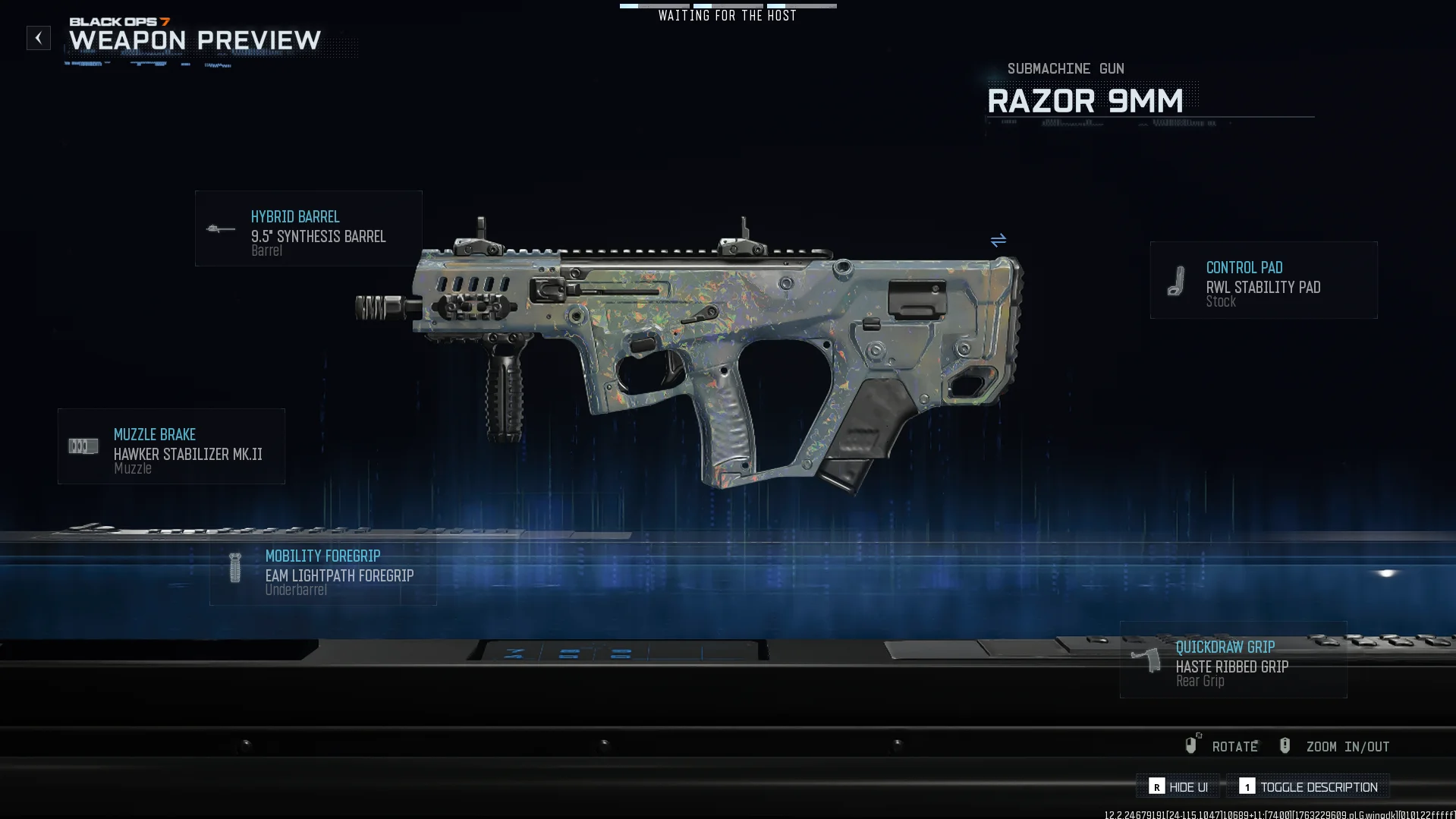Image resolution: width=1456 pixels, height=819 pixels.
Task: Click the Waiting for the Host progress bar
Action: click(x=728, y=5)
